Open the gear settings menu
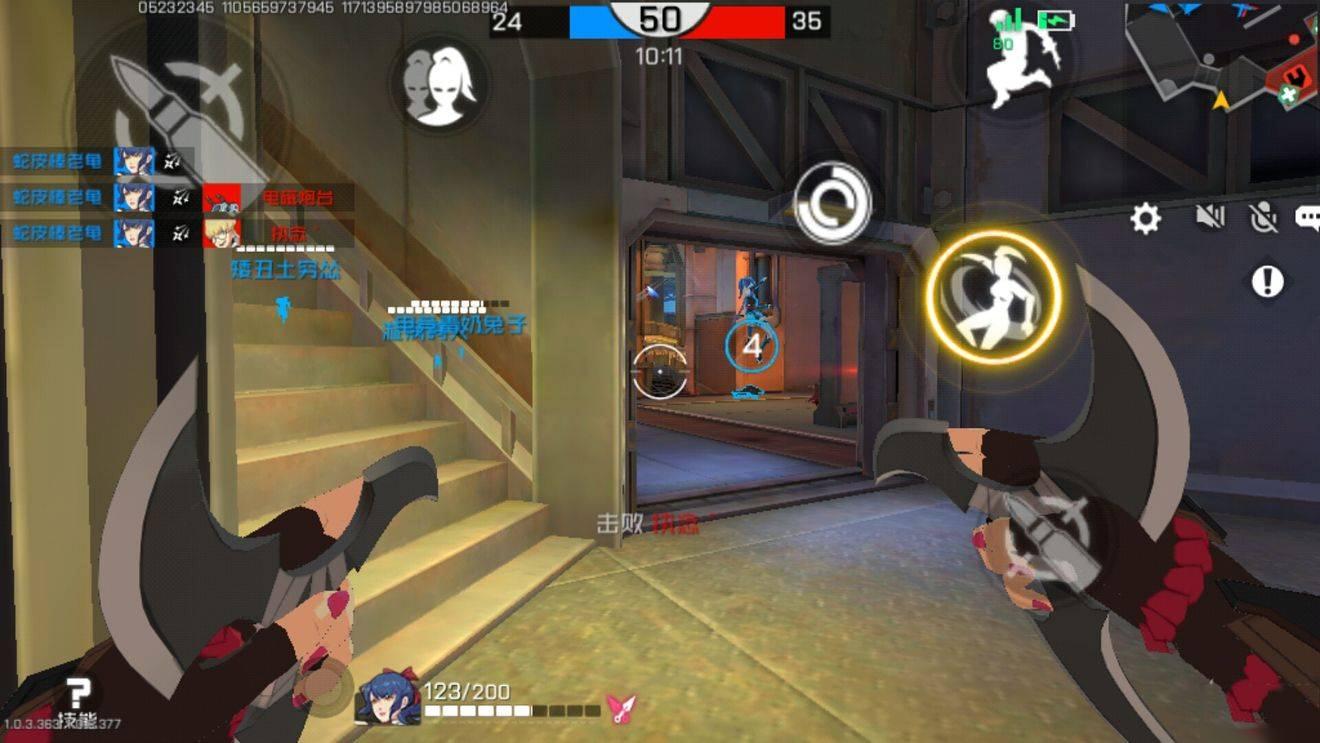This screenshot has height=743, width=1320. (x=1145, y=218)
